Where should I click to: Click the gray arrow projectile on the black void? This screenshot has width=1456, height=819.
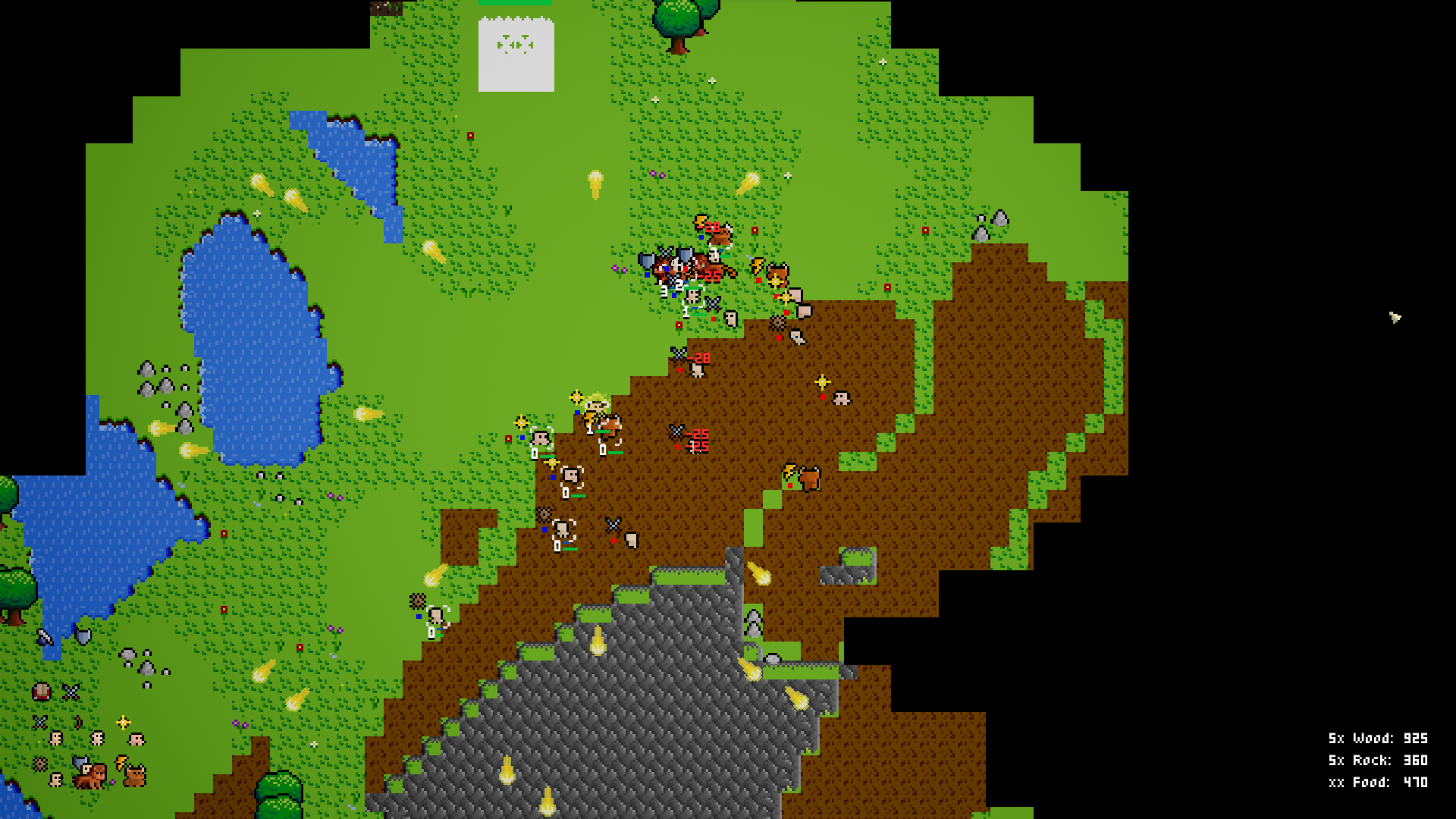coord(1394,317)
